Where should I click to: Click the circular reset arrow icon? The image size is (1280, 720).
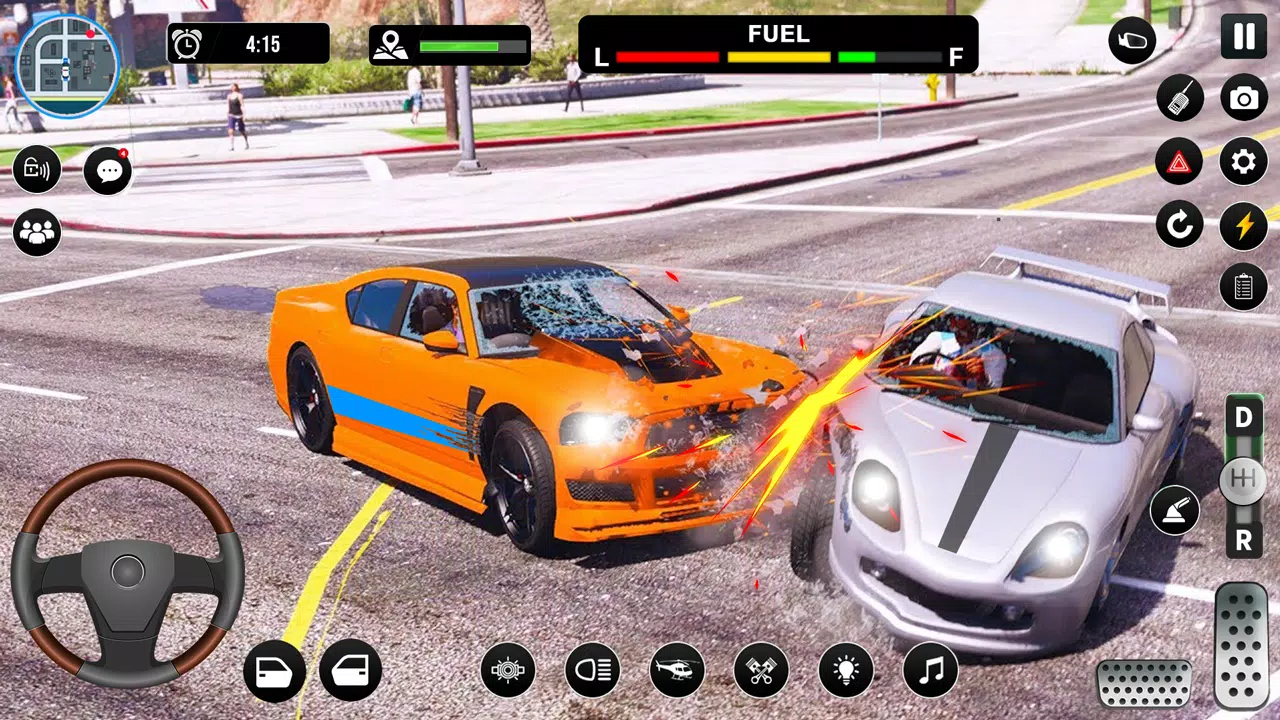(1180, 225)
